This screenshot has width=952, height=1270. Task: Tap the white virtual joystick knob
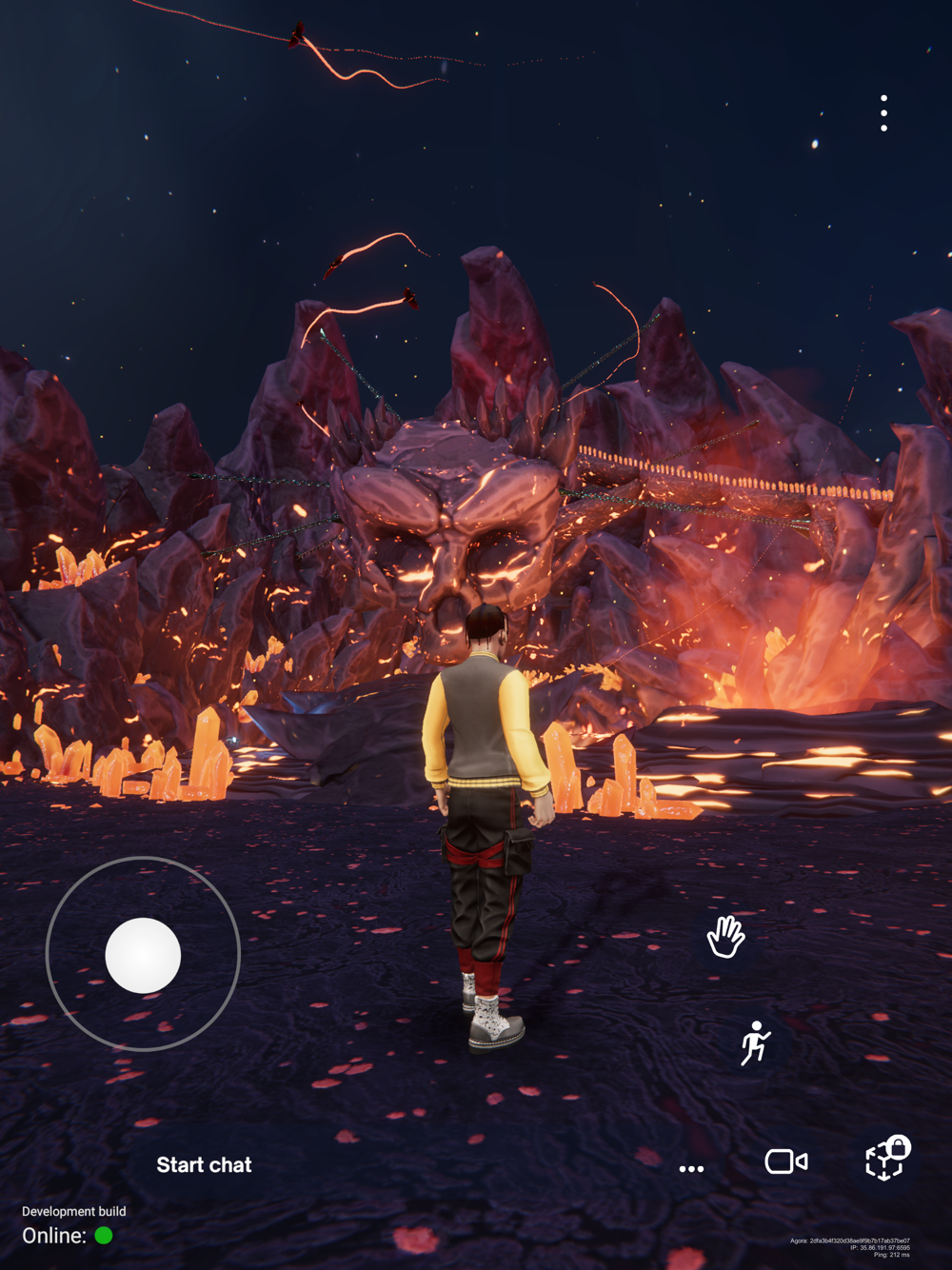click(x=143, y=955)
